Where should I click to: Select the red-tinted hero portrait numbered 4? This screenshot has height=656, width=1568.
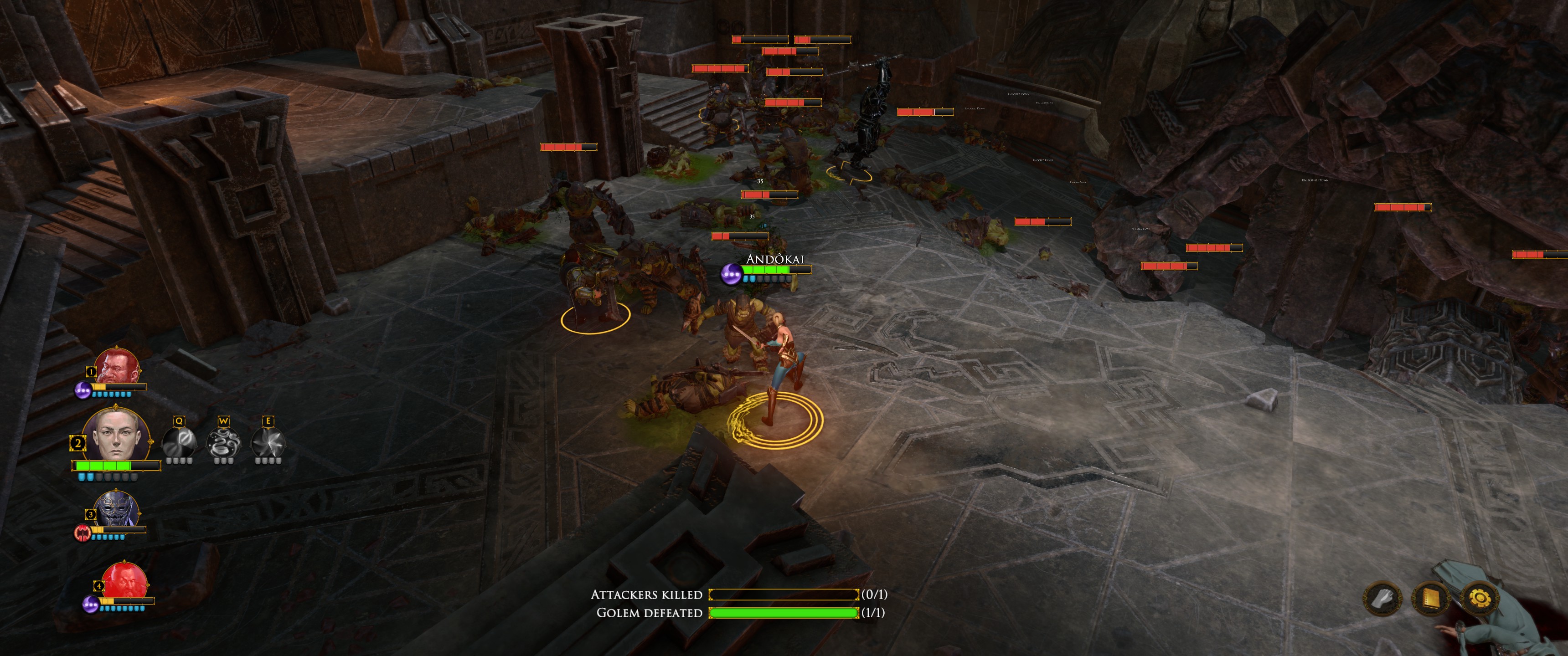125,582
